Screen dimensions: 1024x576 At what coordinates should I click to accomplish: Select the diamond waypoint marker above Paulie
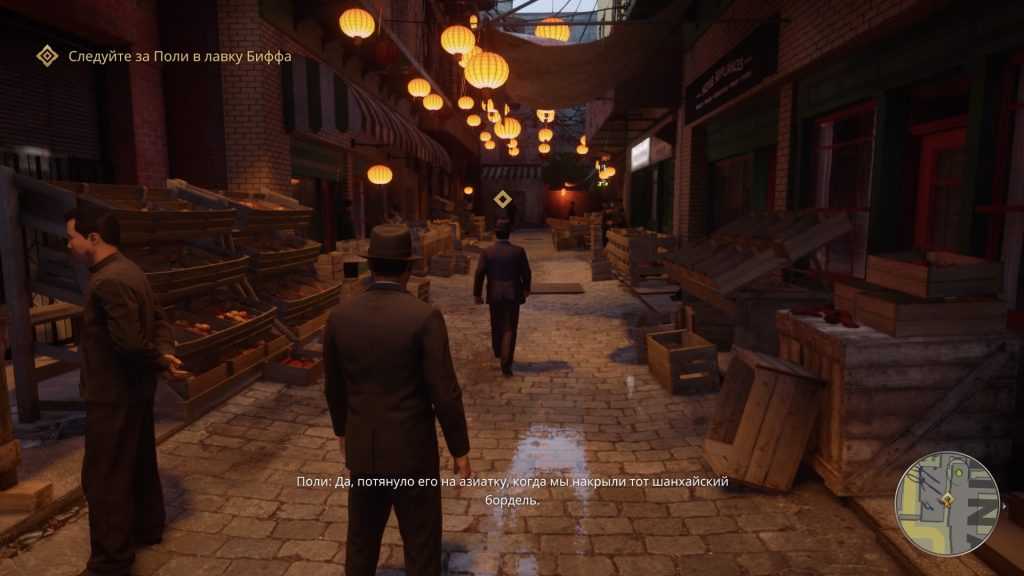[502, 199]
